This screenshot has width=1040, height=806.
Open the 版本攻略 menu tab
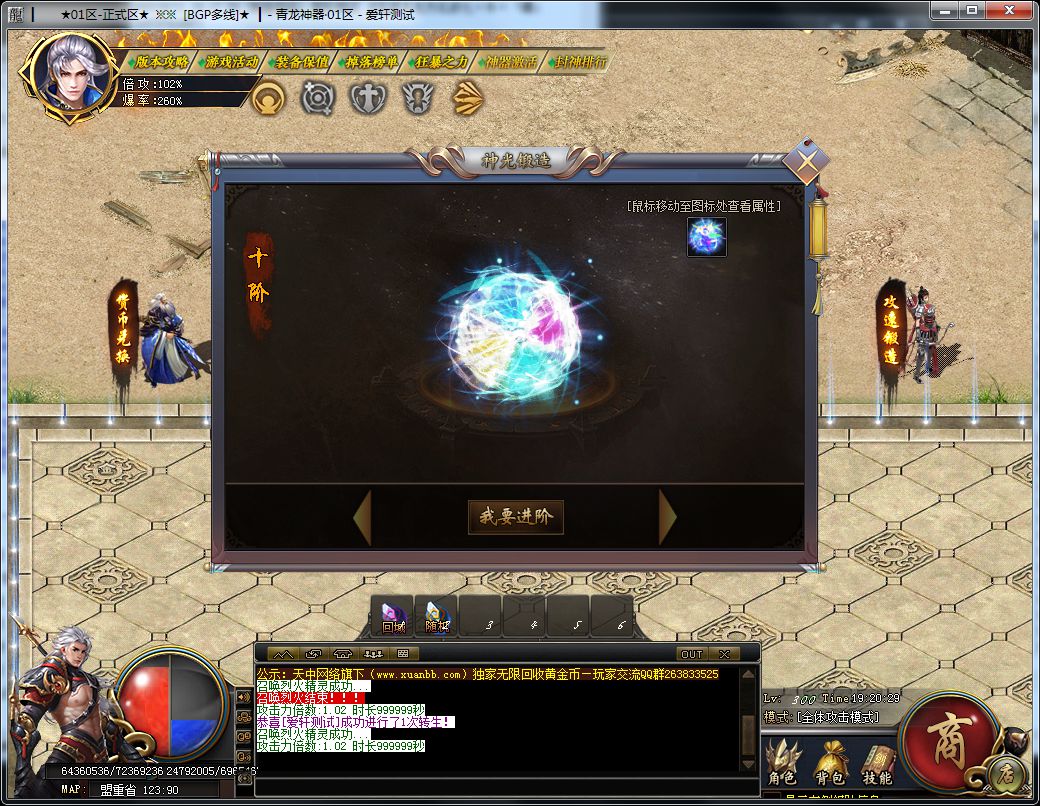160,62
